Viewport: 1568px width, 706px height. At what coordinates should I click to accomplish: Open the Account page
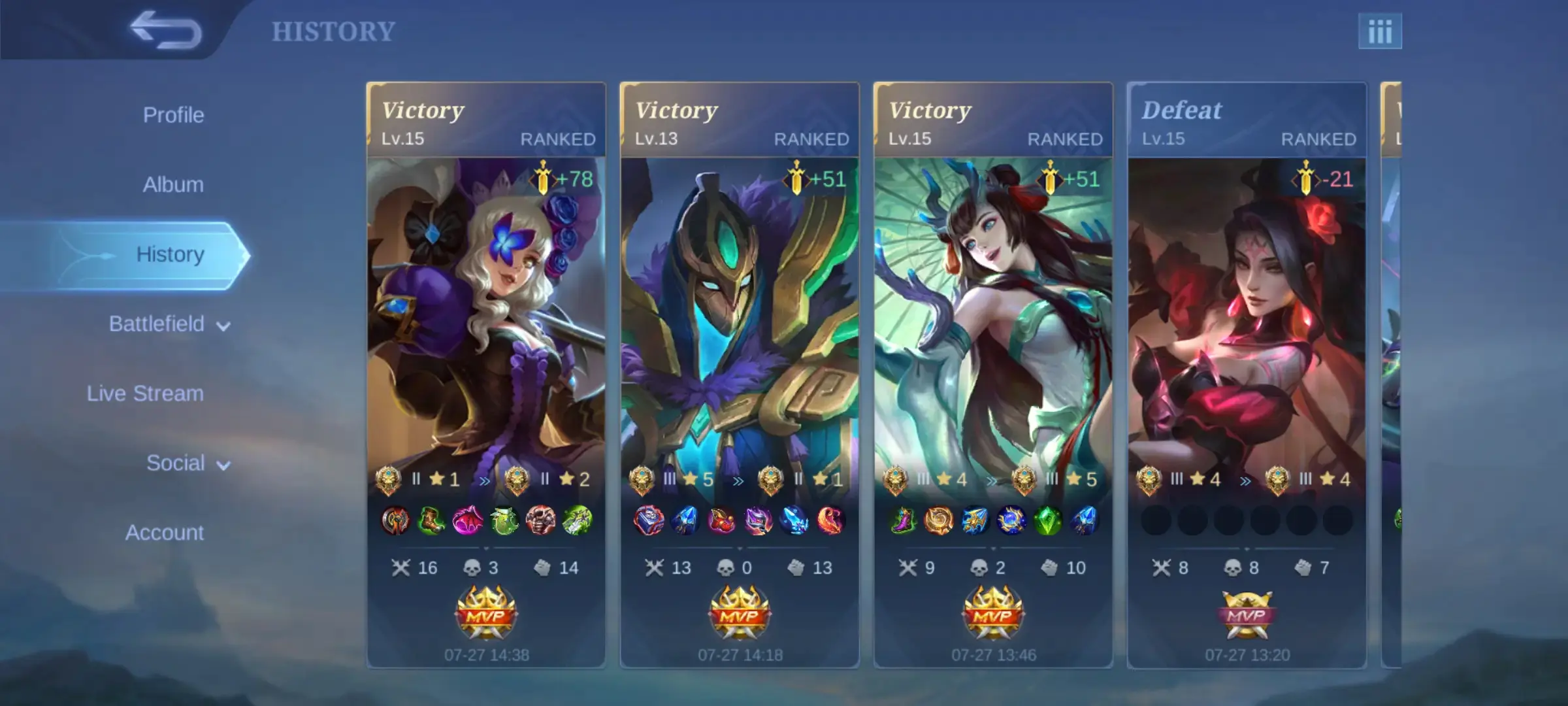(165, 533)
